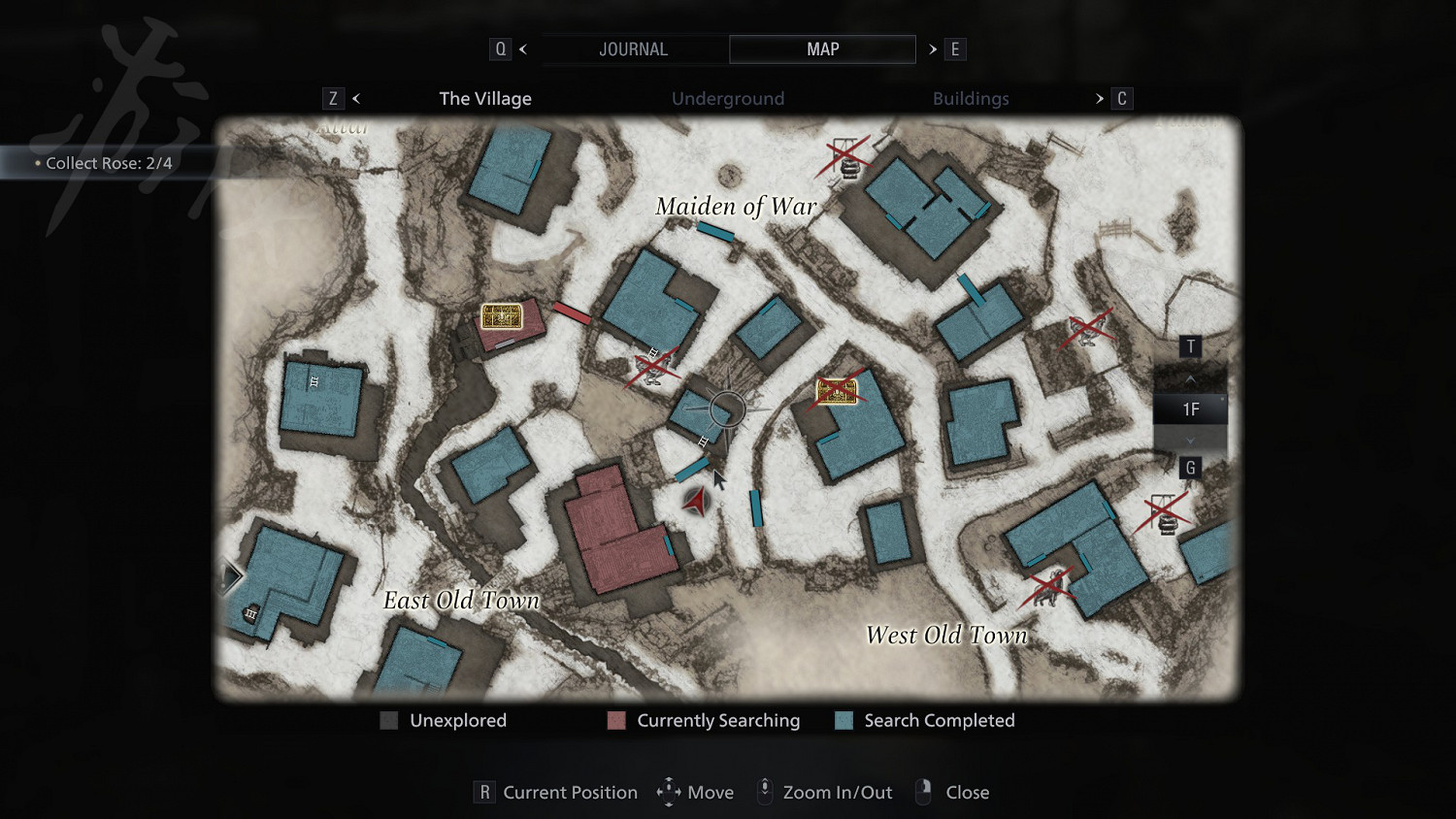Image resolution: width=1456 pixels, height=819 pixels.
Task: Click the Maiden of War map label
Action: 736,207
